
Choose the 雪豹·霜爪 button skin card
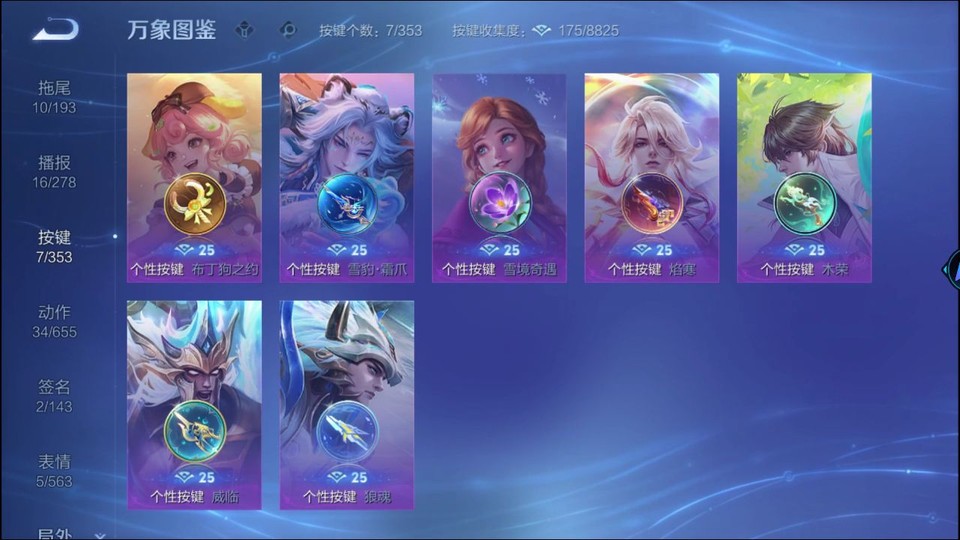coord(347,177)
